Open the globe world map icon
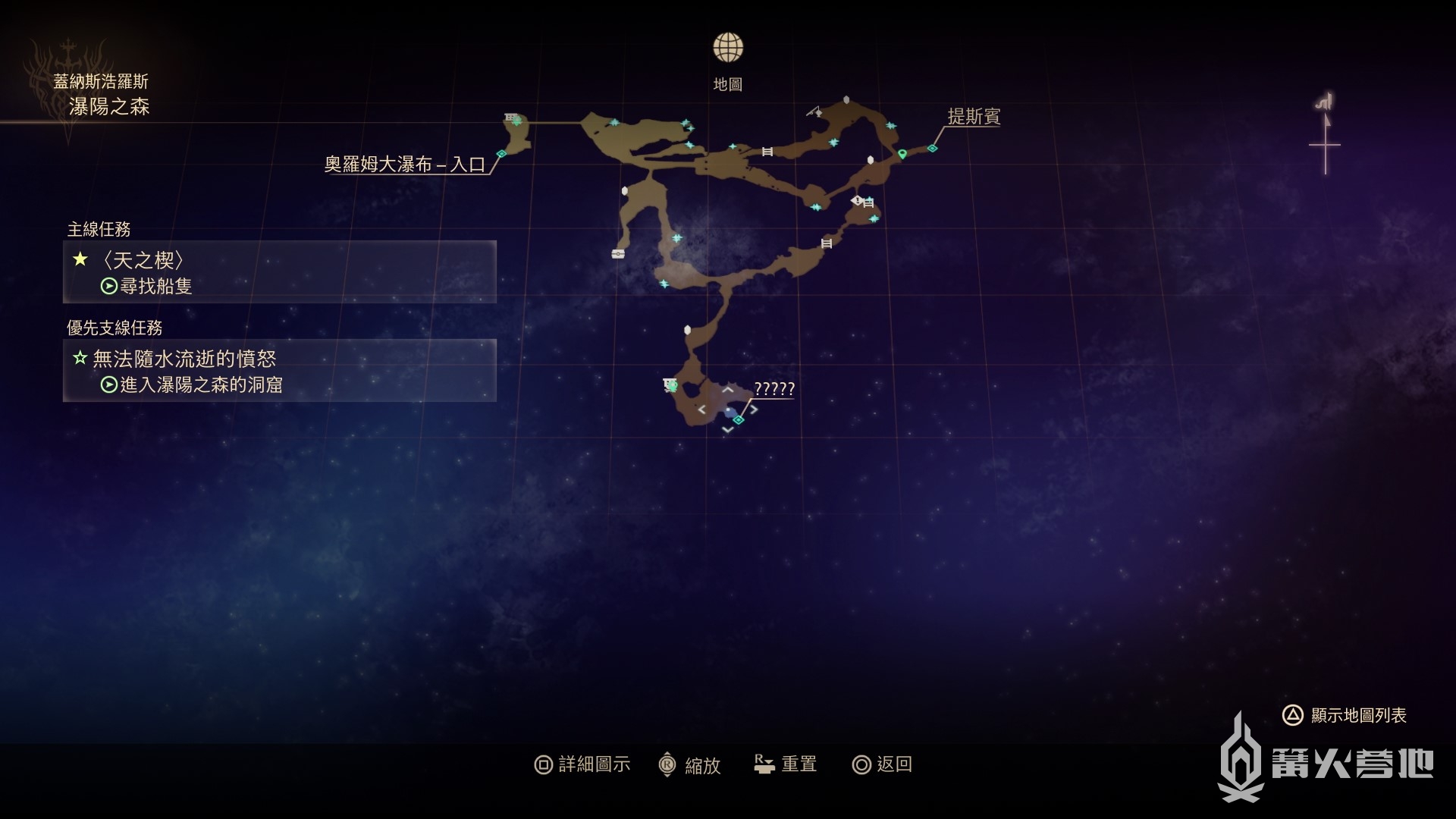1456x819 pixels. pos(728,48)
